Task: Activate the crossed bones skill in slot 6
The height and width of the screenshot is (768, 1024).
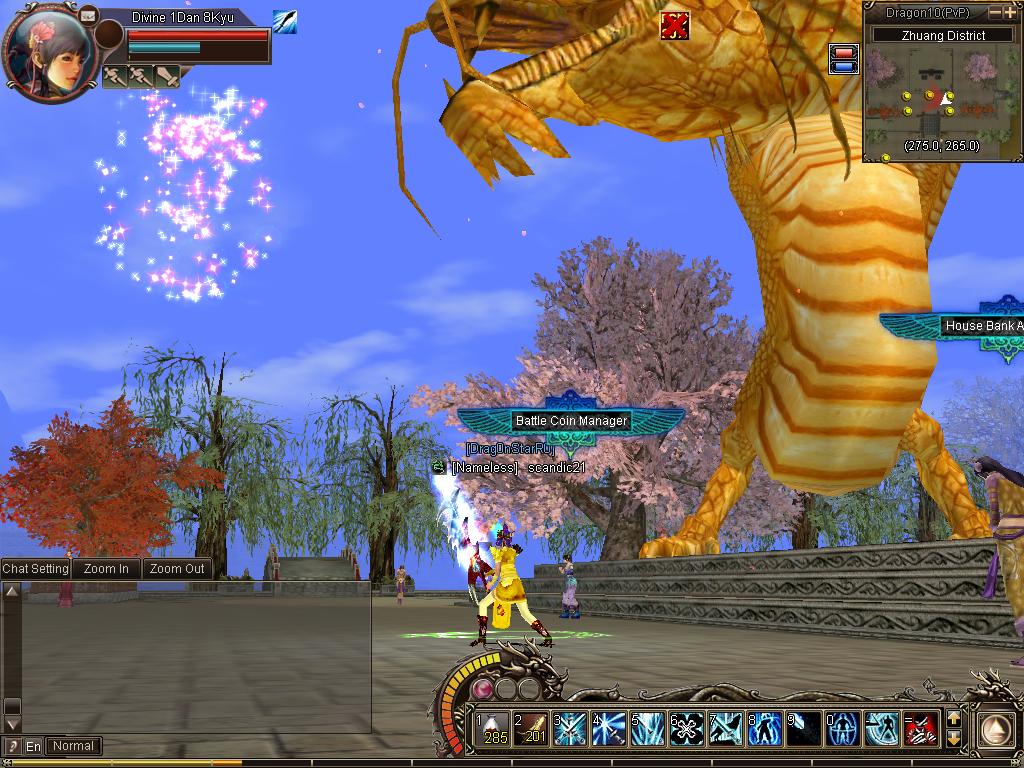Action: tap(687, 728)
